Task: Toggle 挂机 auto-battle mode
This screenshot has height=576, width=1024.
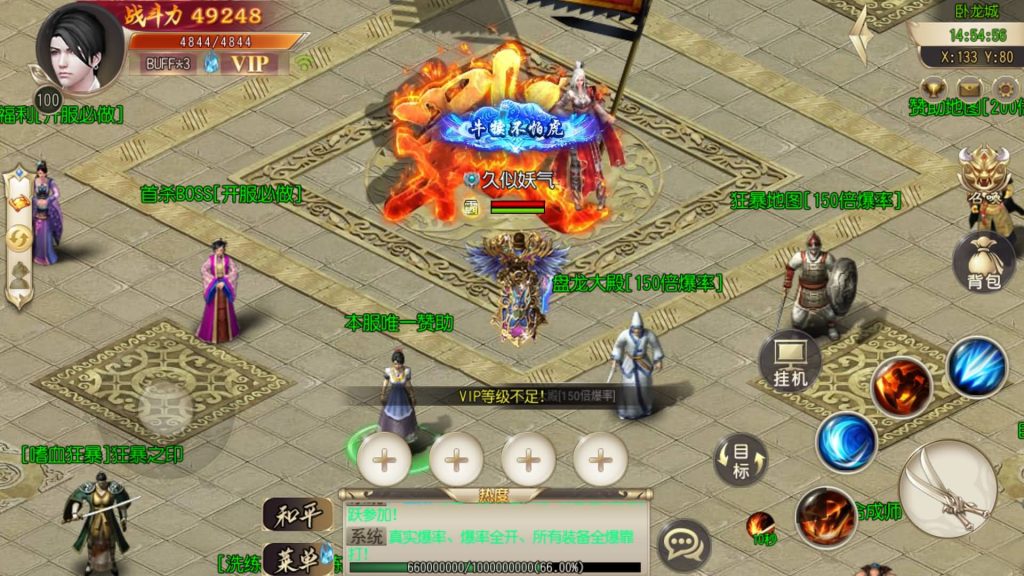Action: [790, 360]
